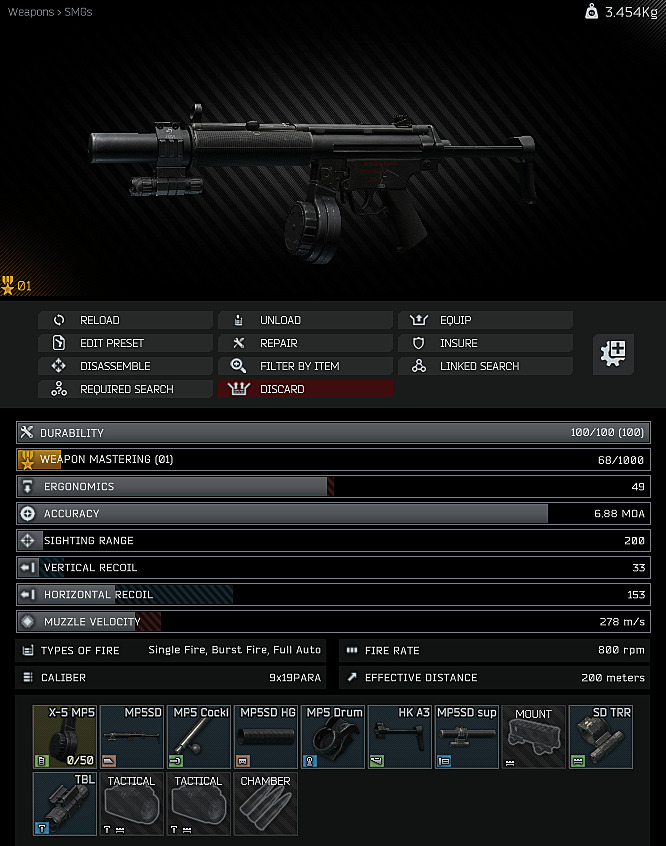Pick the MP5 Cocking handle slot
This screenshot has height=846, width=666.
[199, 736]
